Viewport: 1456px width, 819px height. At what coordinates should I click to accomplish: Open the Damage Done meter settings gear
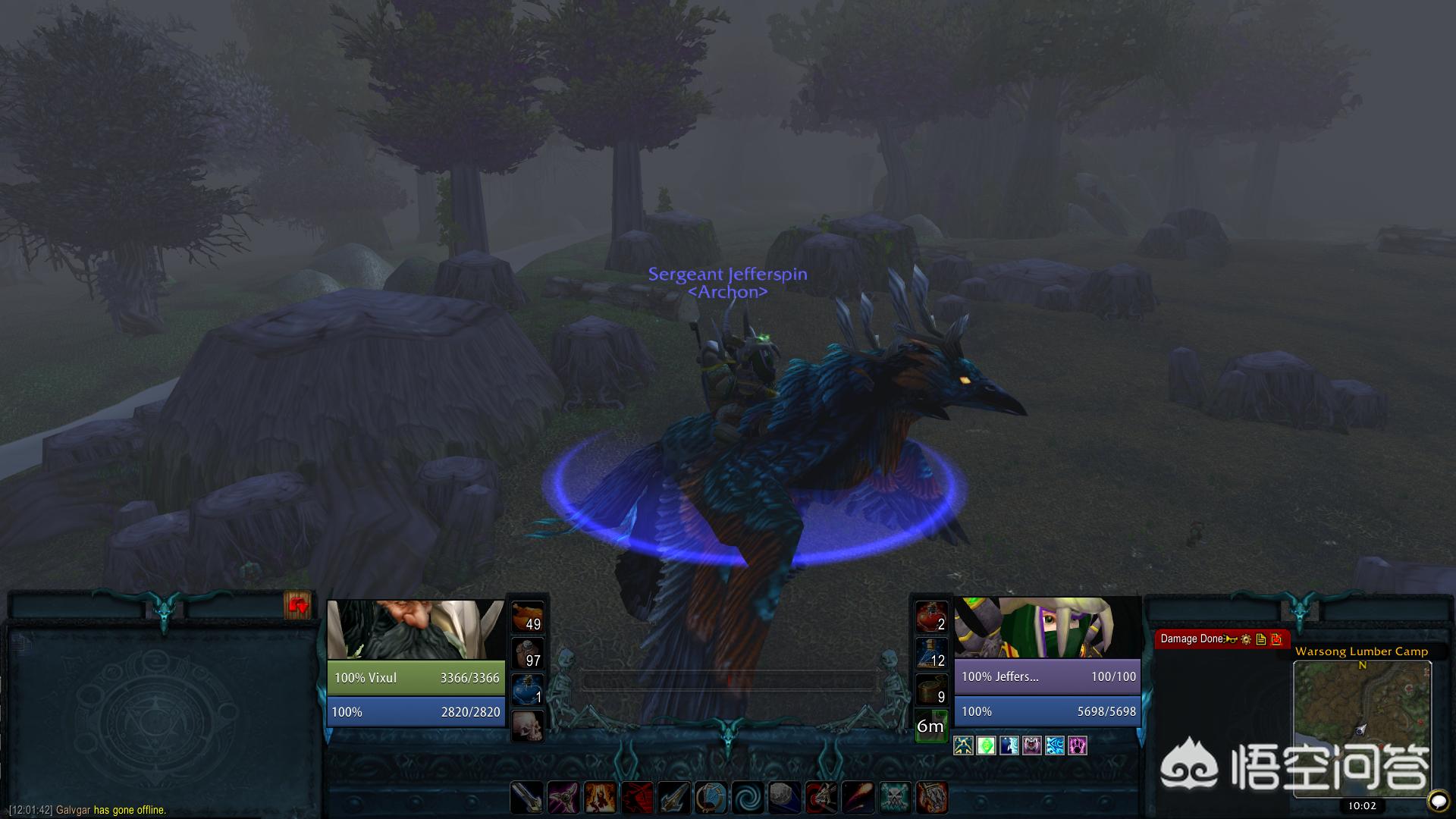[1246, 639]
